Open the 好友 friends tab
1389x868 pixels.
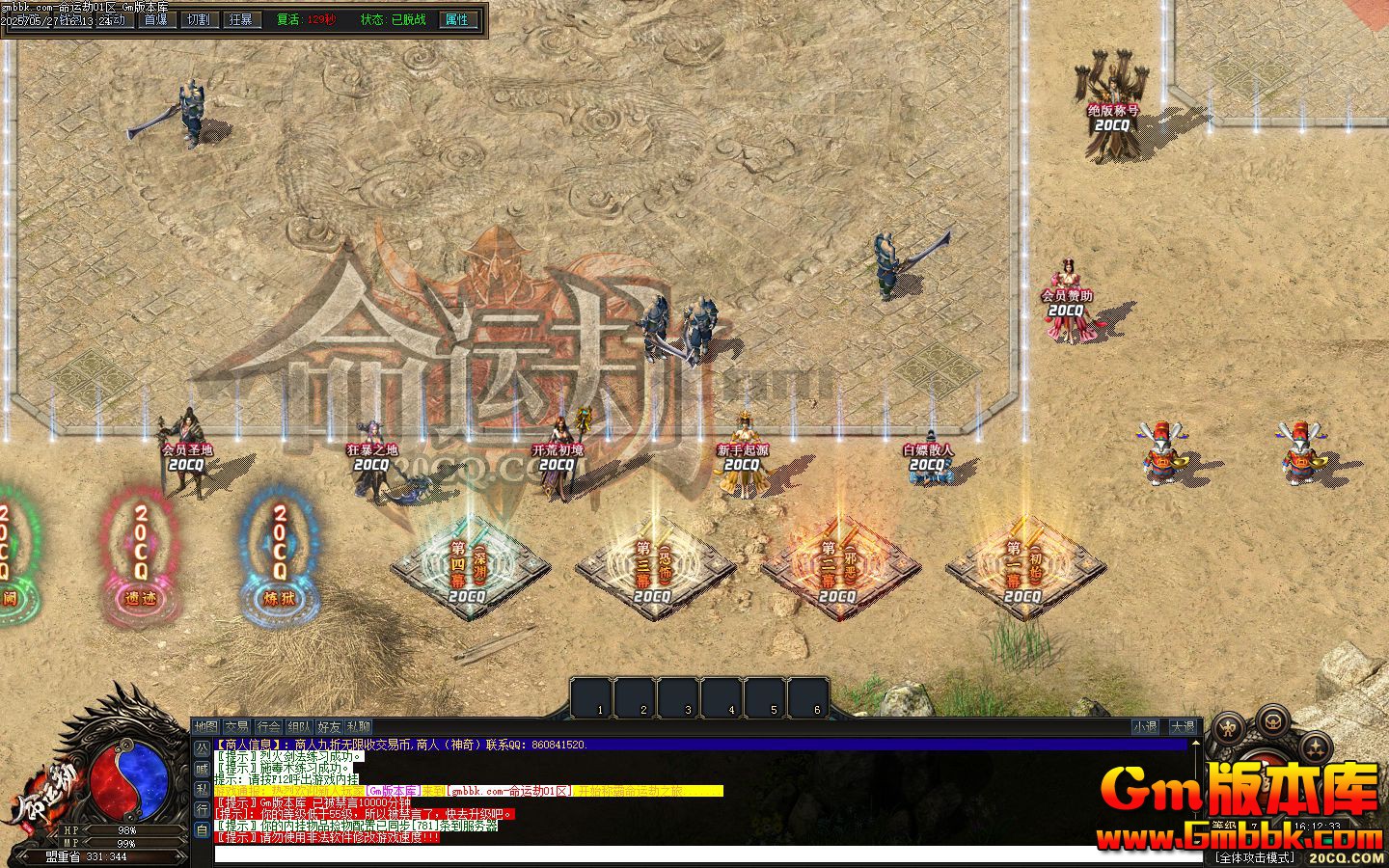[x=329, y=727]
